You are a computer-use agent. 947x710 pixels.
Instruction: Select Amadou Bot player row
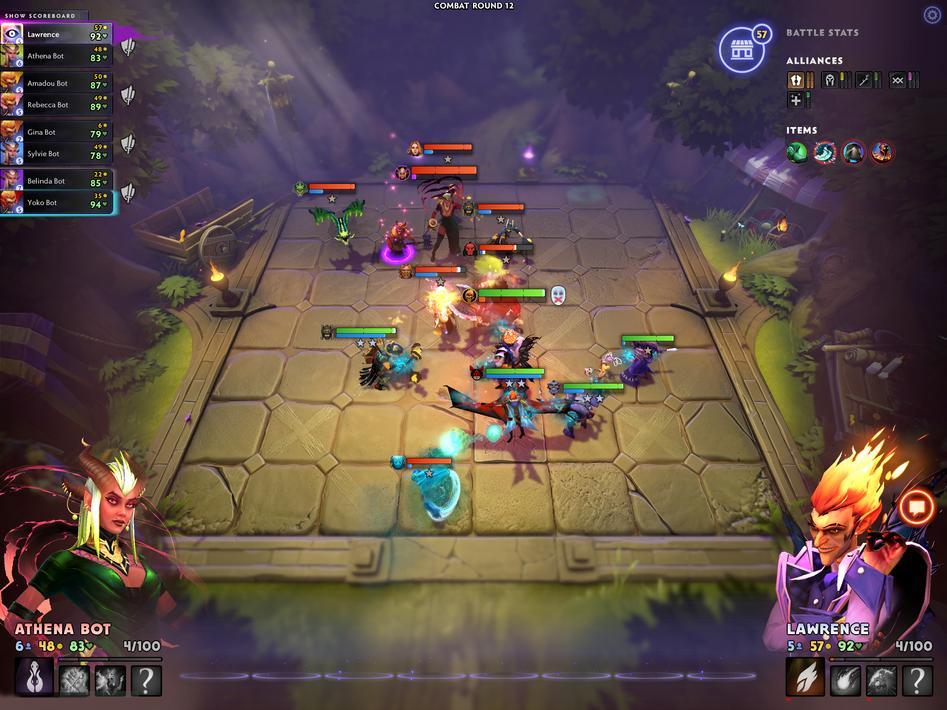pyautogui.click(x=55, y=84)
